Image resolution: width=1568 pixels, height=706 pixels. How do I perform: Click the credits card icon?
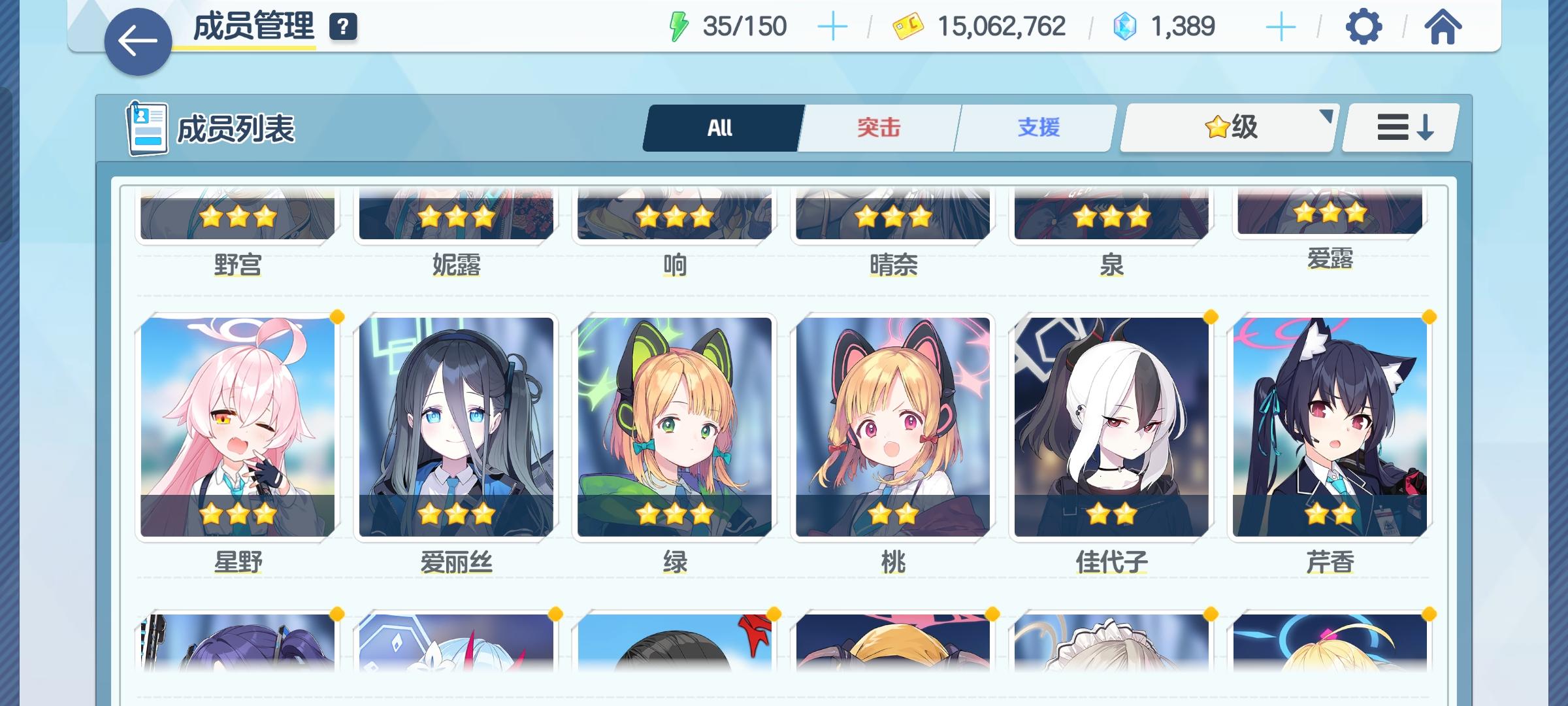[908, 26]
